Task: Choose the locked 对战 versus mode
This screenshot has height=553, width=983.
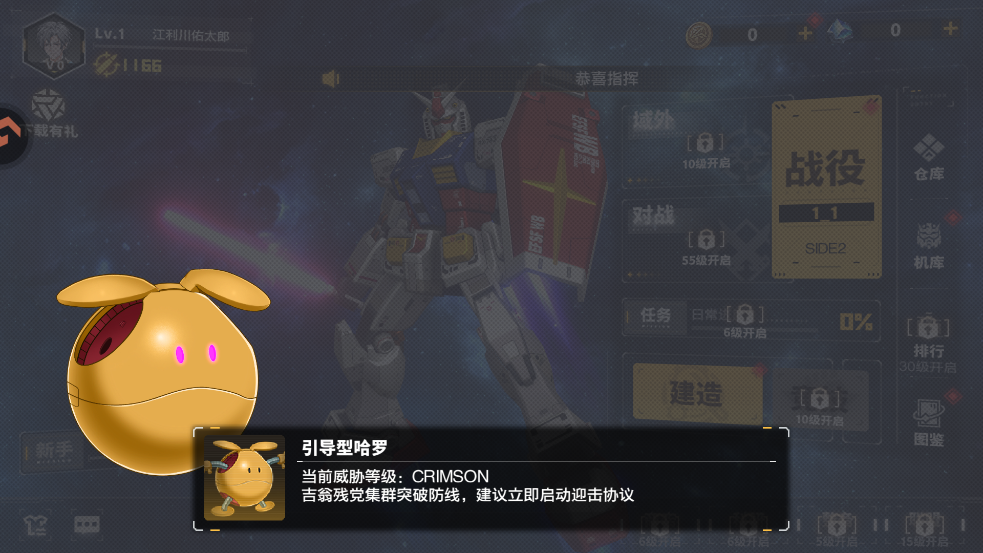Action: [688, 237]
